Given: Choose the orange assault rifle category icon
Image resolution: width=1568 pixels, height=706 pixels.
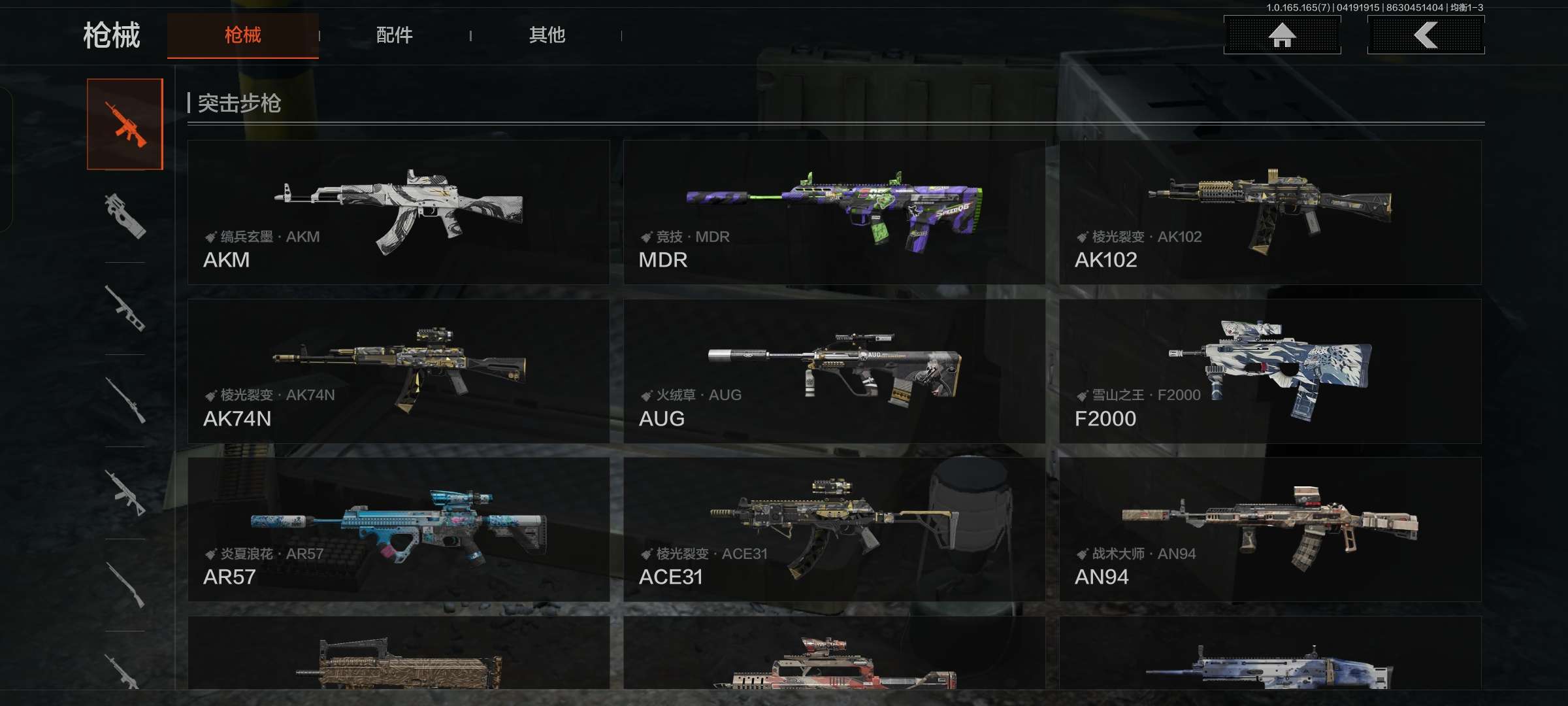Looking at the screenshot, I should (x=125, y=124).
